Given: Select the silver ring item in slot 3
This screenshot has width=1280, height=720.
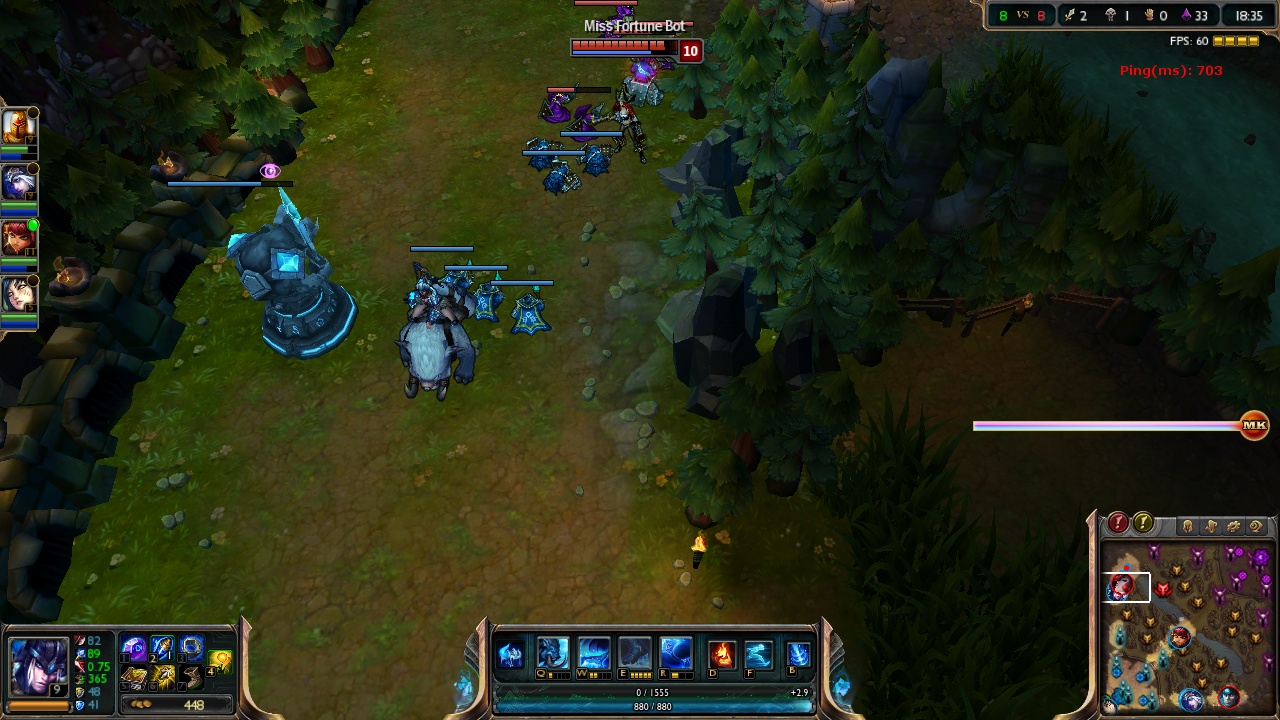Looking at the screenshot, I should [x=191, y=650].
